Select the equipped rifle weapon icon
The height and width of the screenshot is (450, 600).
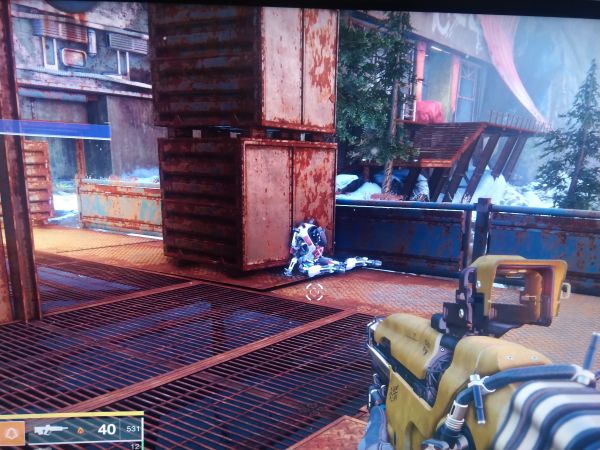point(50,429)
